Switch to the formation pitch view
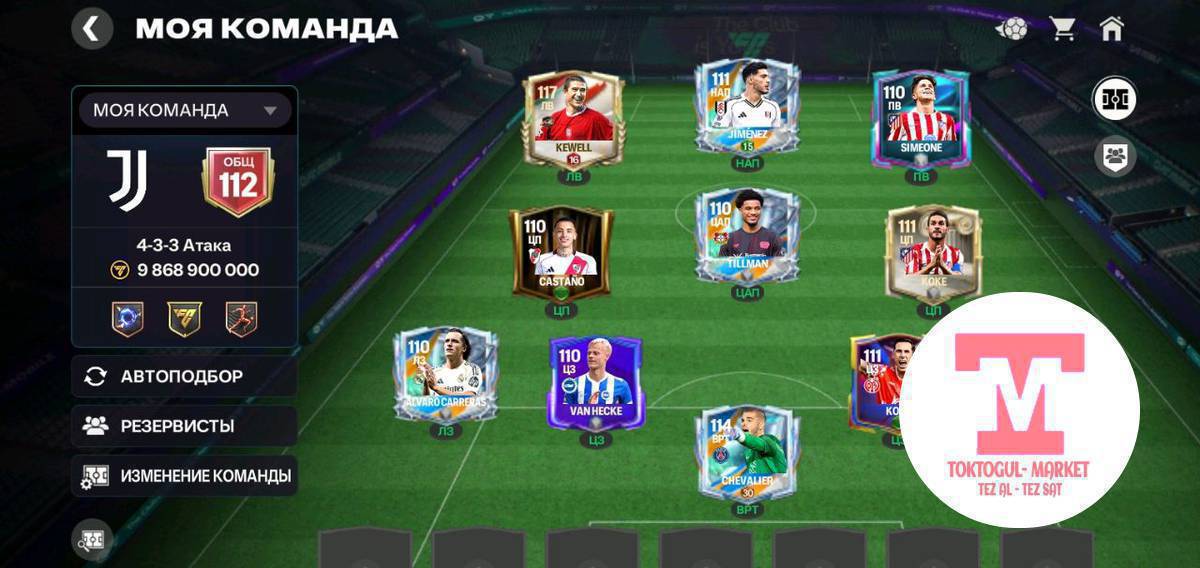1200x568 pixels. 1114,100
